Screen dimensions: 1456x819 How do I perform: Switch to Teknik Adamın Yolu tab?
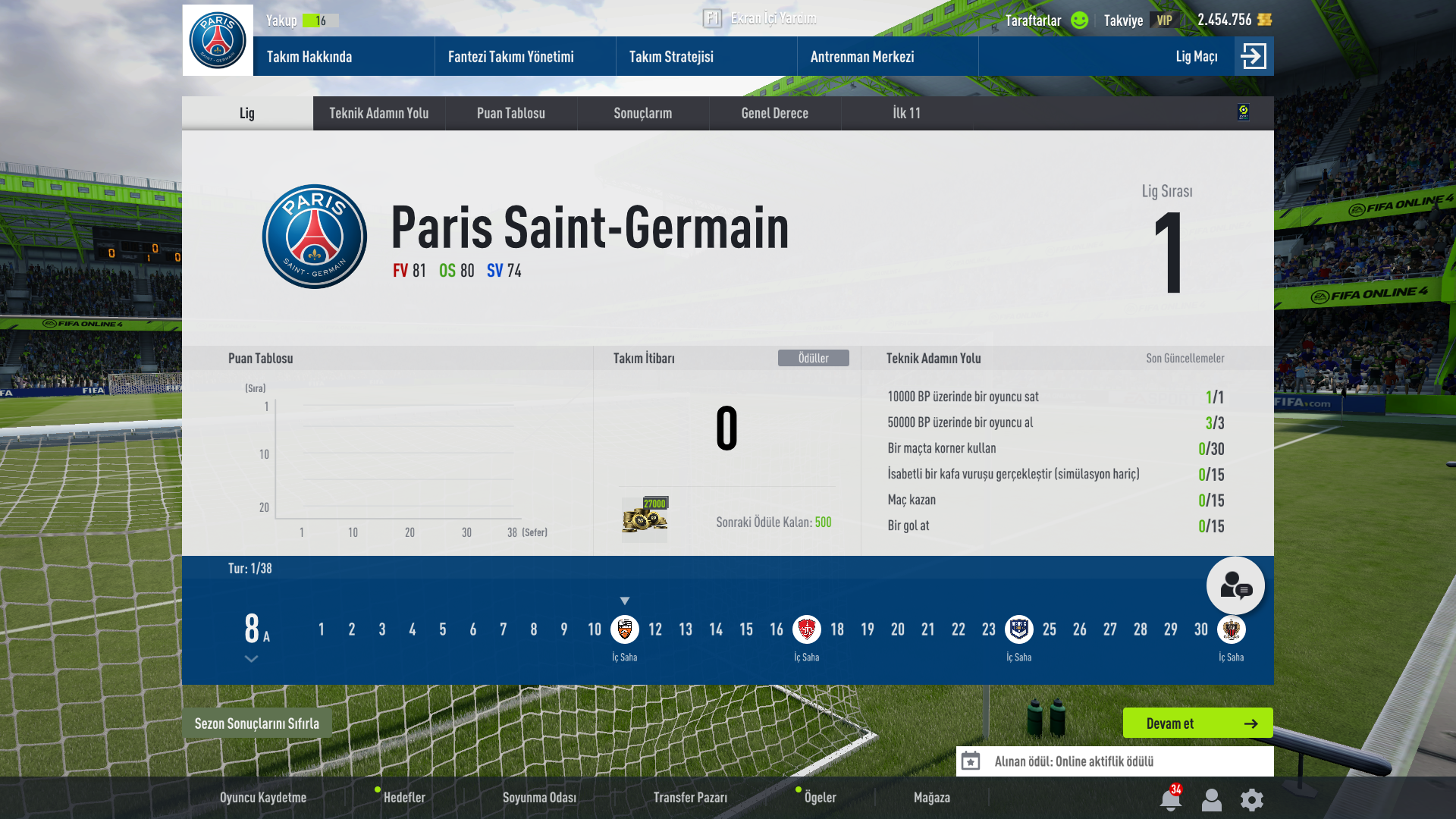pos(378,113)
